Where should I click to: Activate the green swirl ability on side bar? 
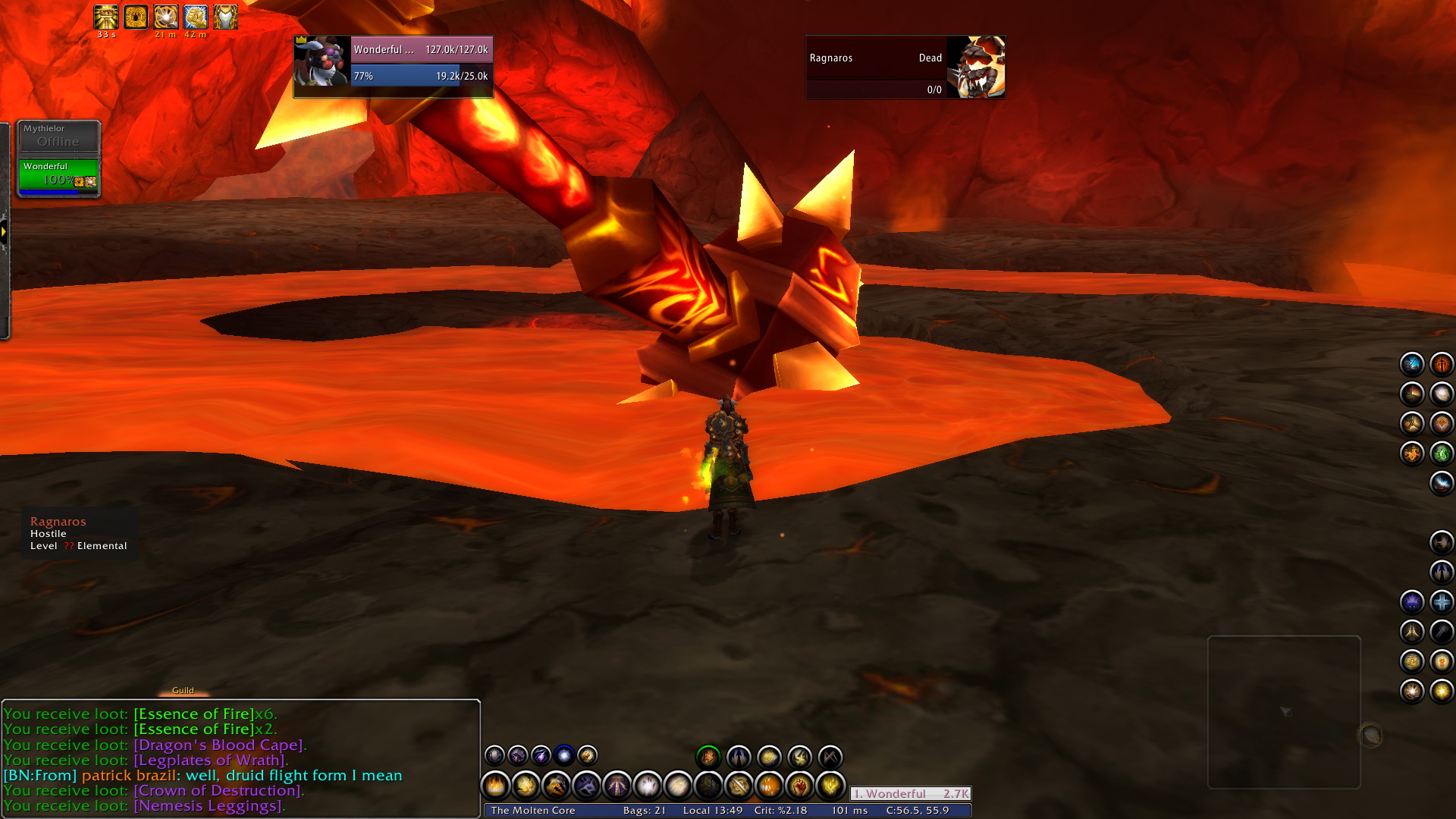coord(1441,453)
